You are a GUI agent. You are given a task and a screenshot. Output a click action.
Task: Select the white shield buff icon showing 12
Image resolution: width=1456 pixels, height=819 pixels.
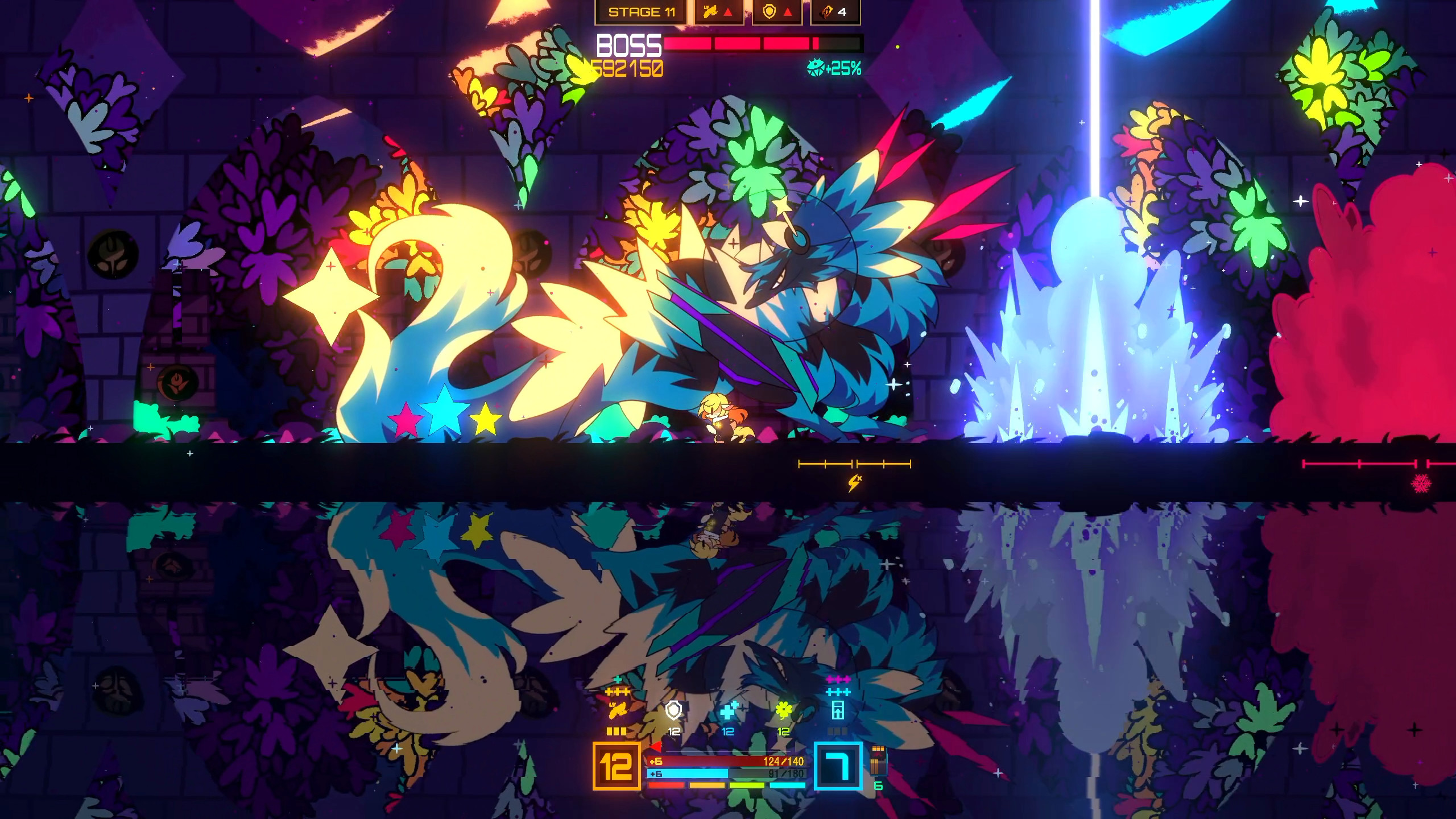(673, 712)
